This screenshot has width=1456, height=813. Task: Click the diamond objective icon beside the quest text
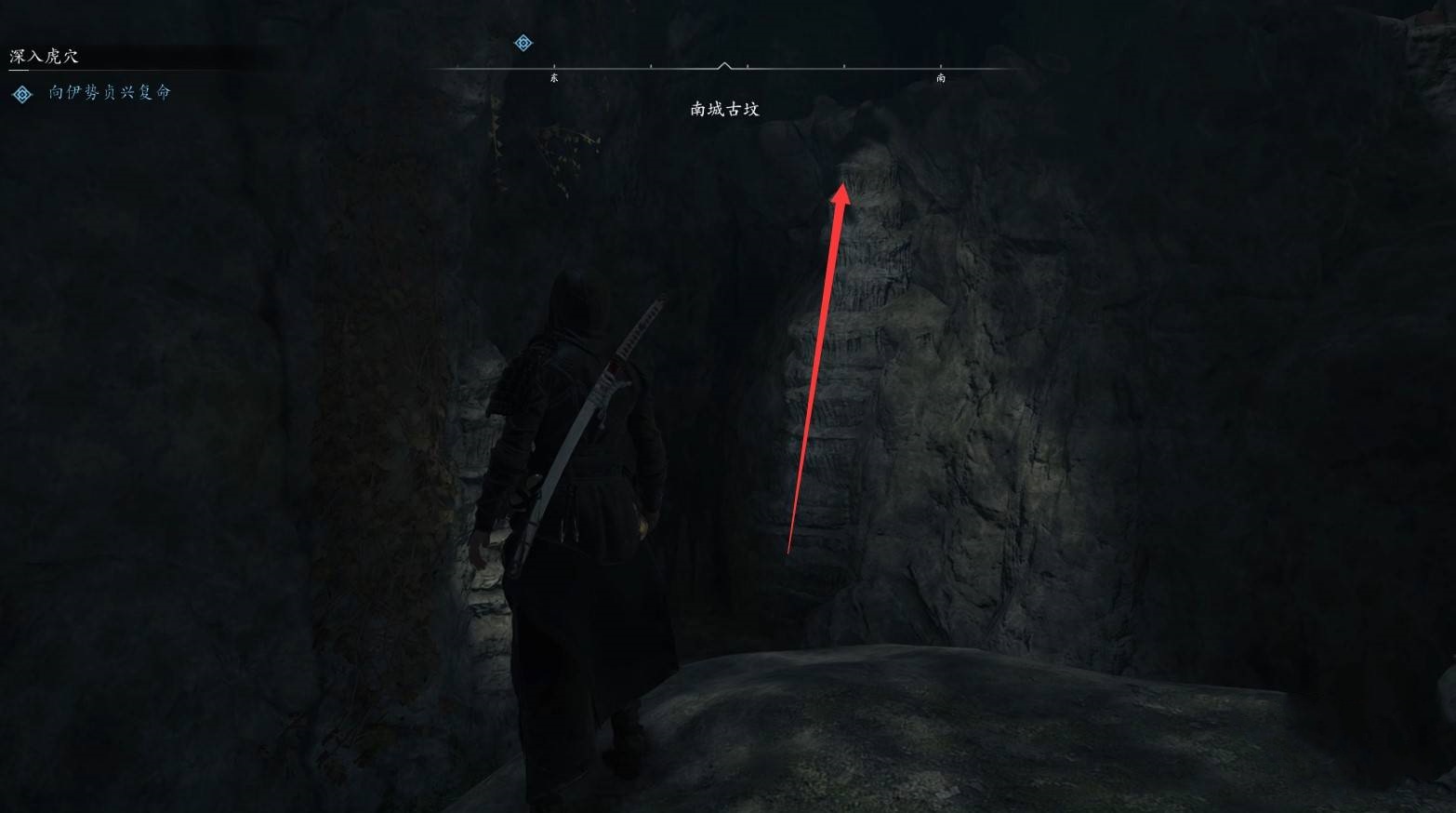[22, 94]
